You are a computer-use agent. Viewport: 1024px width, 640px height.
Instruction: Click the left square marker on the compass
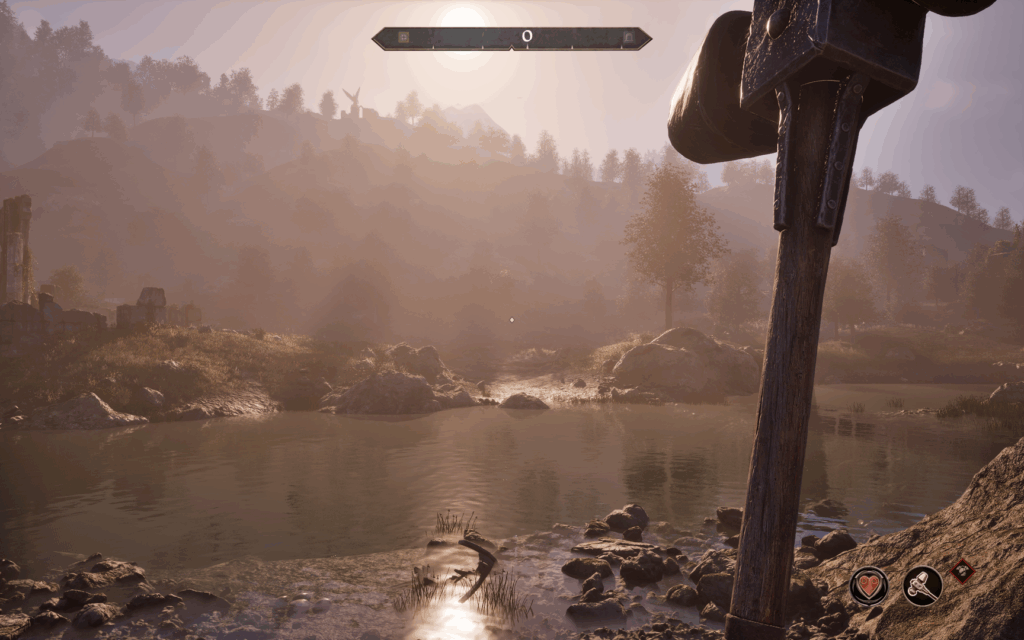(403, 38)
